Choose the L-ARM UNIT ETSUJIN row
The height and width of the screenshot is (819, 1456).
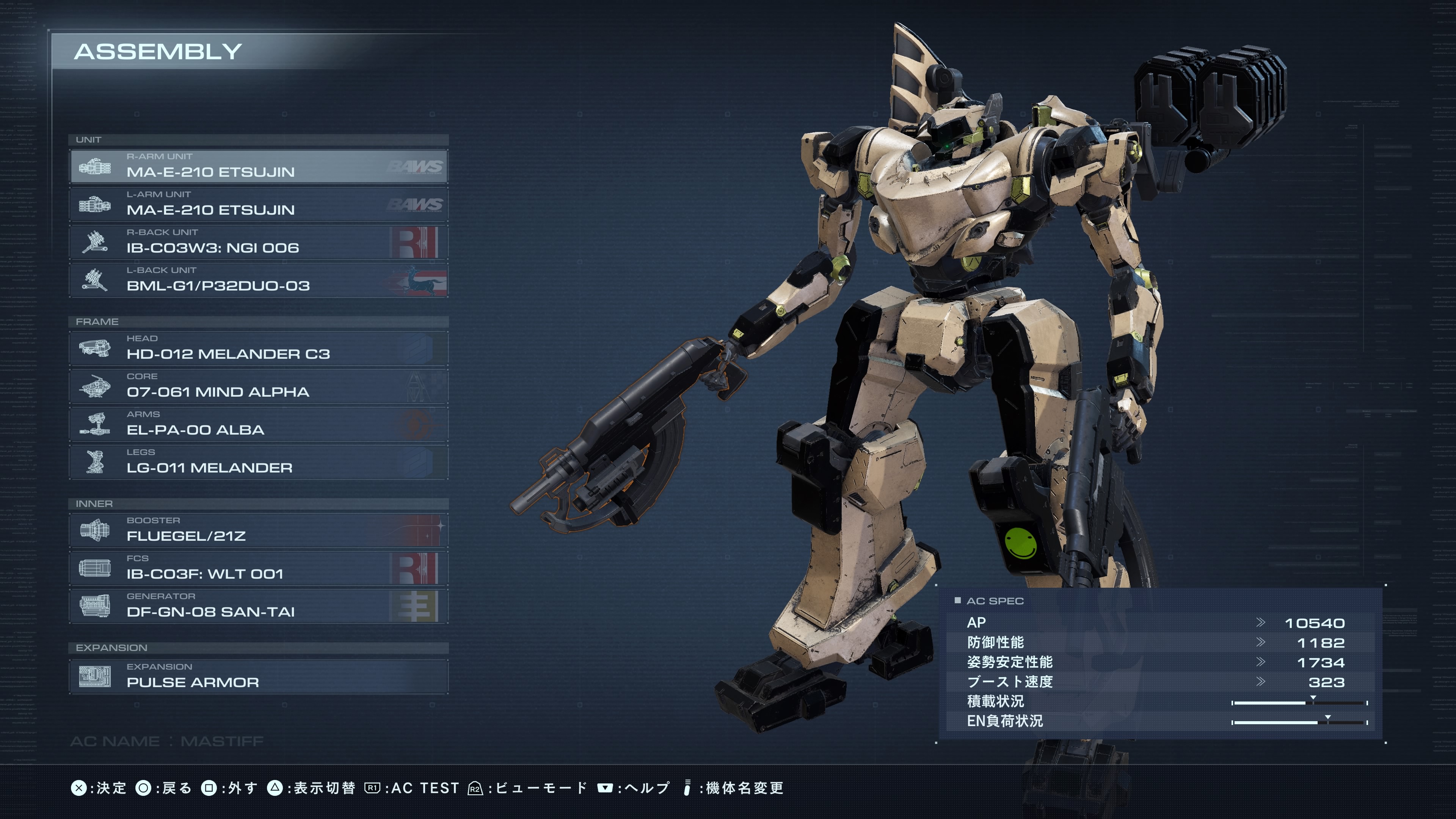[x=259, y=204]
